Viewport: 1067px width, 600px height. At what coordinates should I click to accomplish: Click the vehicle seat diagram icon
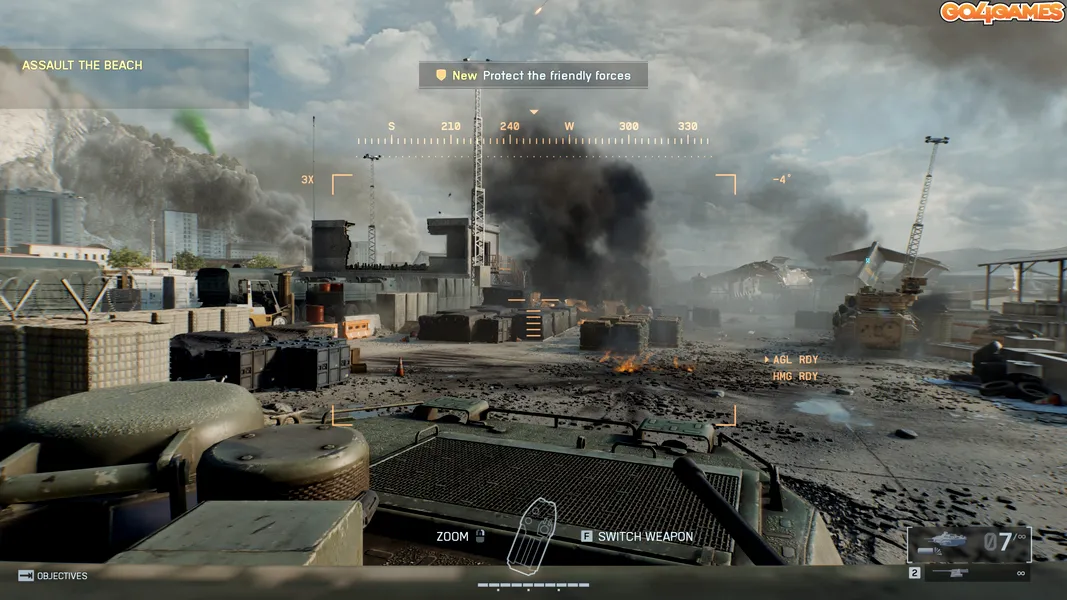(531, 534)
